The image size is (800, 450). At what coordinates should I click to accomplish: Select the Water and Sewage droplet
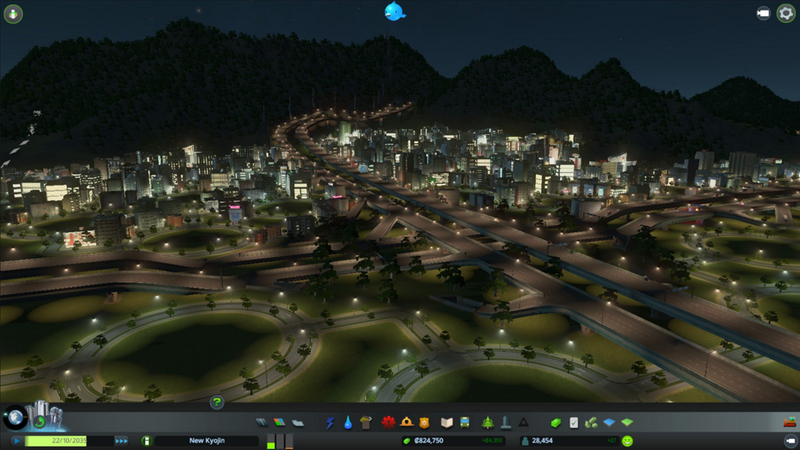(x=348, y=423)
